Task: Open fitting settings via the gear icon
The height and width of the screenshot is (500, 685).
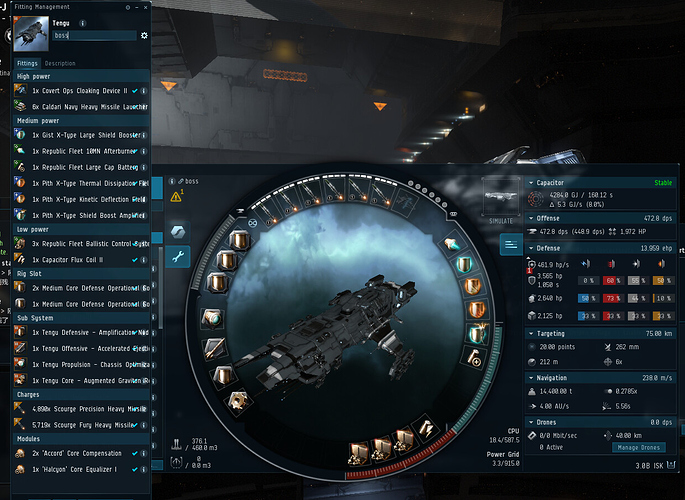Action: coord(144,36)
